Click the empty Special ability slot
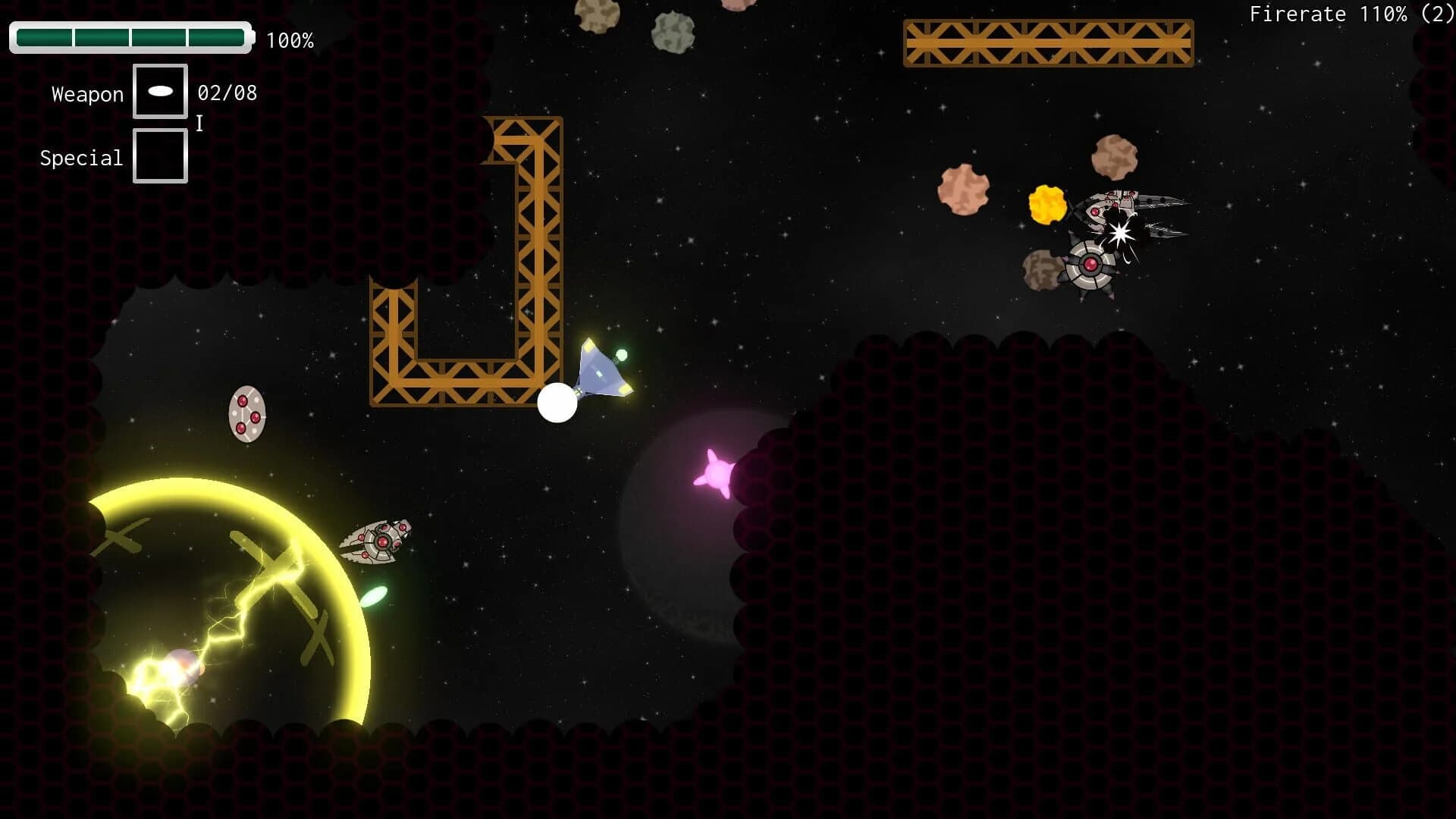The image size is (1456, 819). 160,155
